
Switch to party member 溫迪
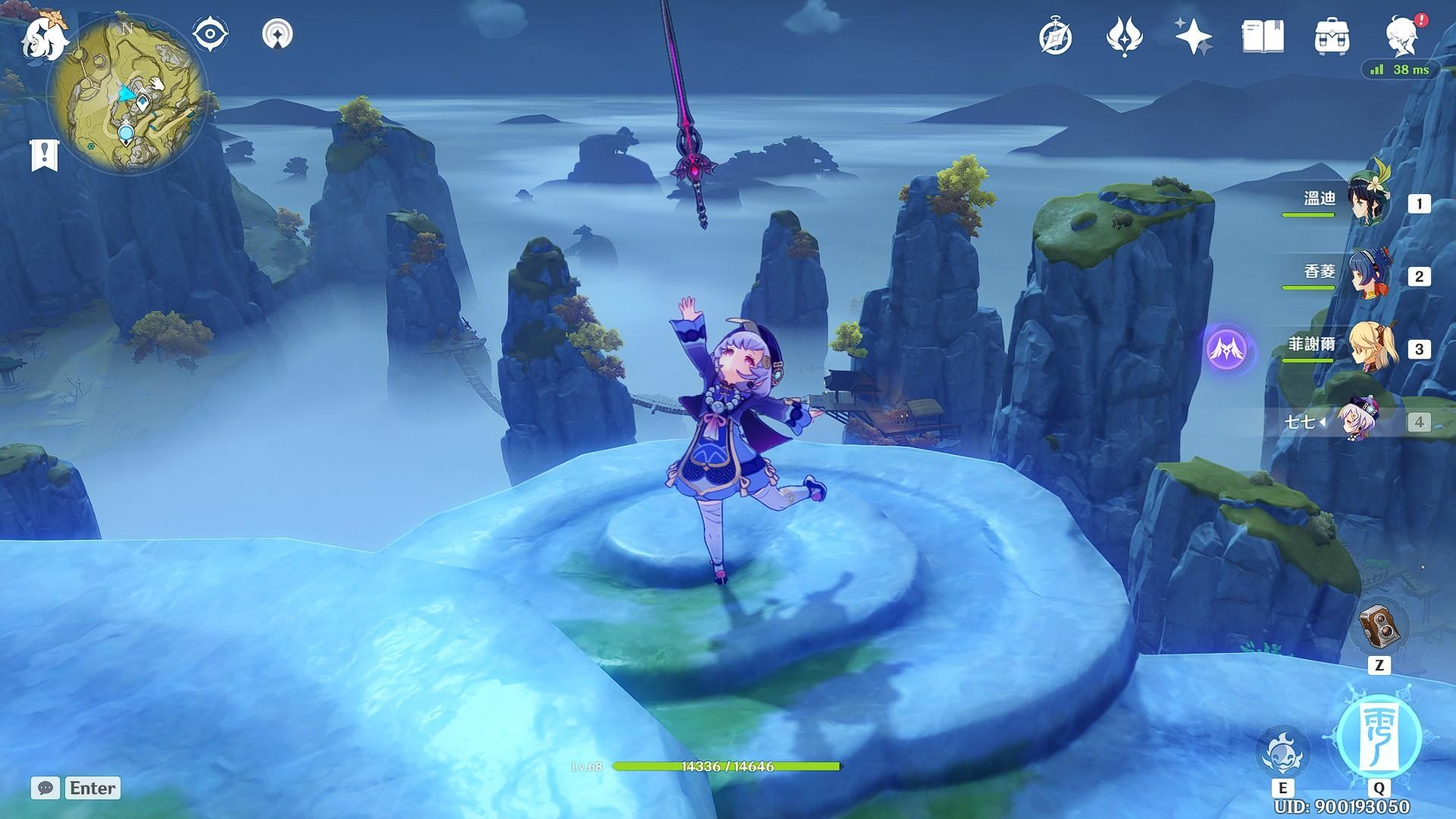(x=1368, y=202)
